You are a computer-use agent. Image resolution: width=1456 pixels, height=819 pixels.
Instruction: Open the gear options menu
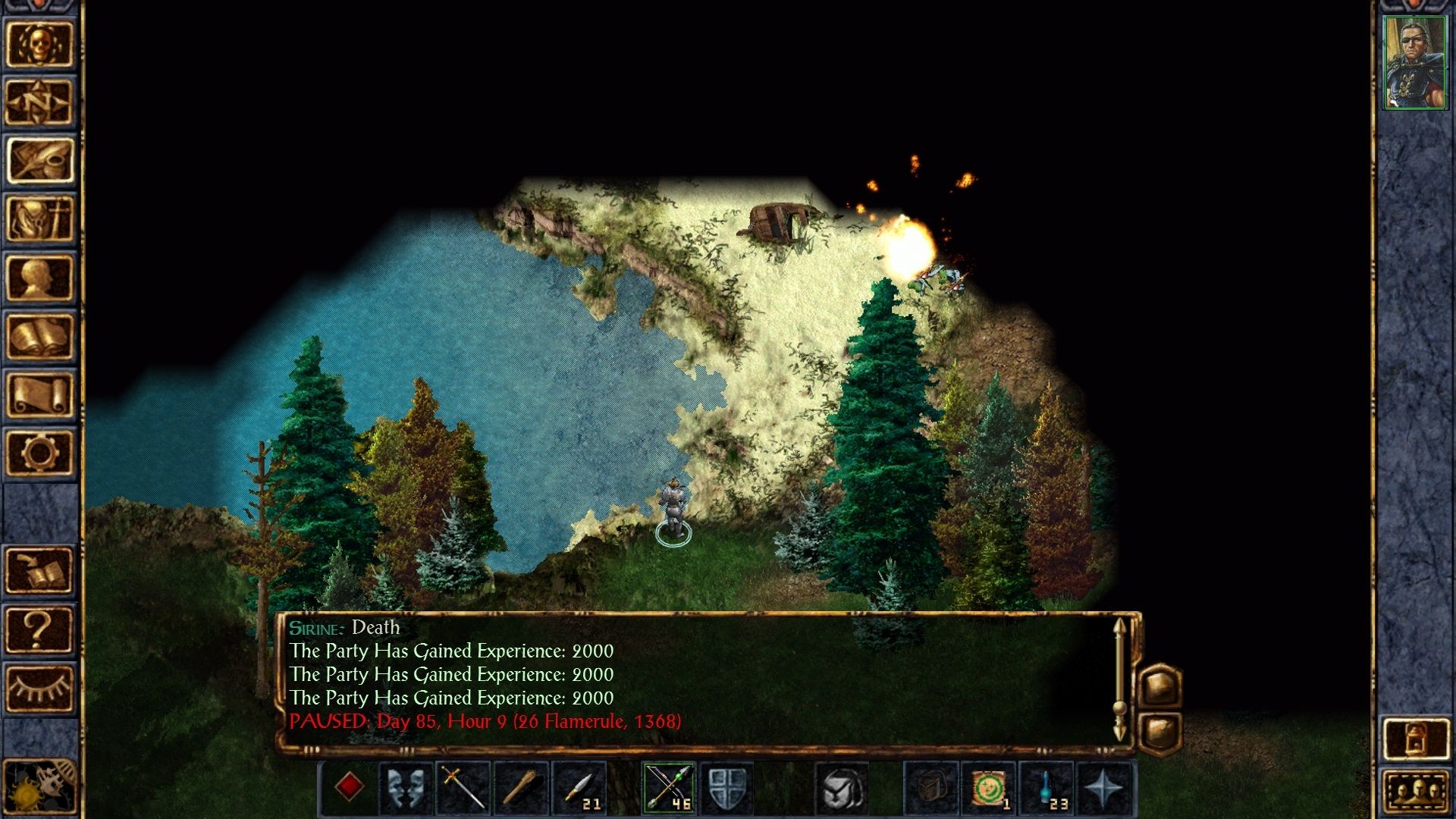click(x=39, y=453)
